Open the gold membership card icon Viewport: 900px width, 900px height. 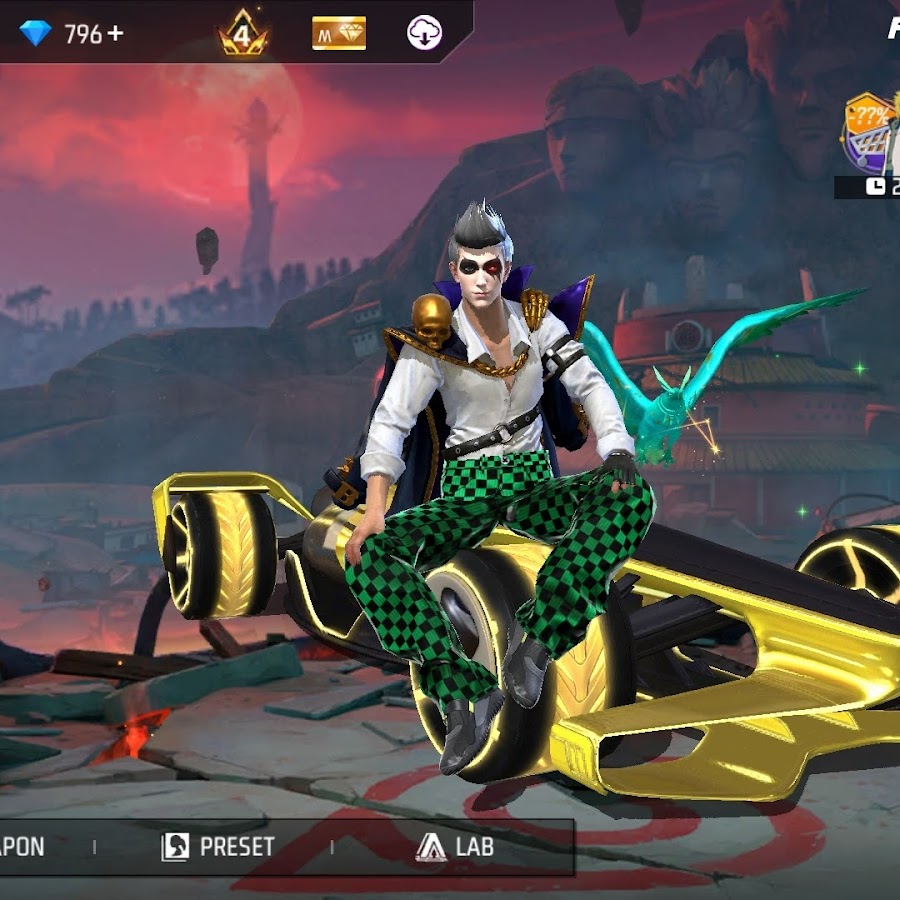(339, 33)
